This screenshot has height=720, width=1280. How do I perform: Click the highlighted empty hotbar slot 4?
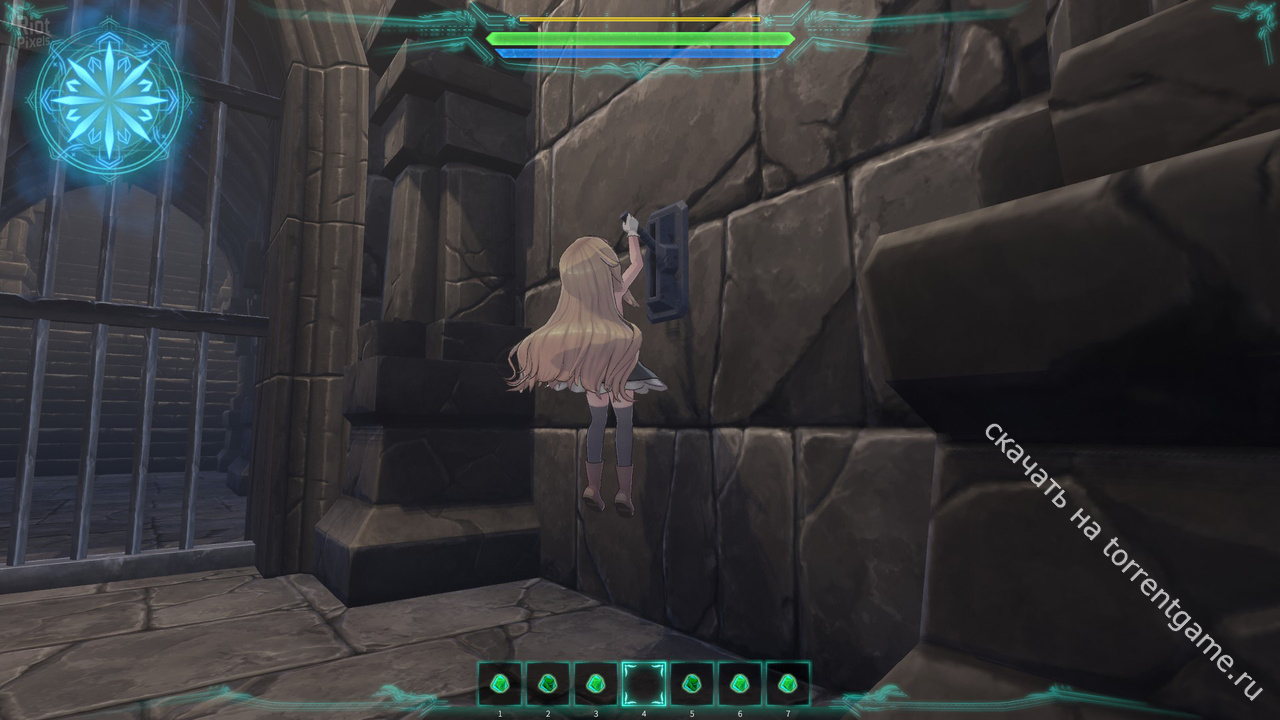point(644,685)
